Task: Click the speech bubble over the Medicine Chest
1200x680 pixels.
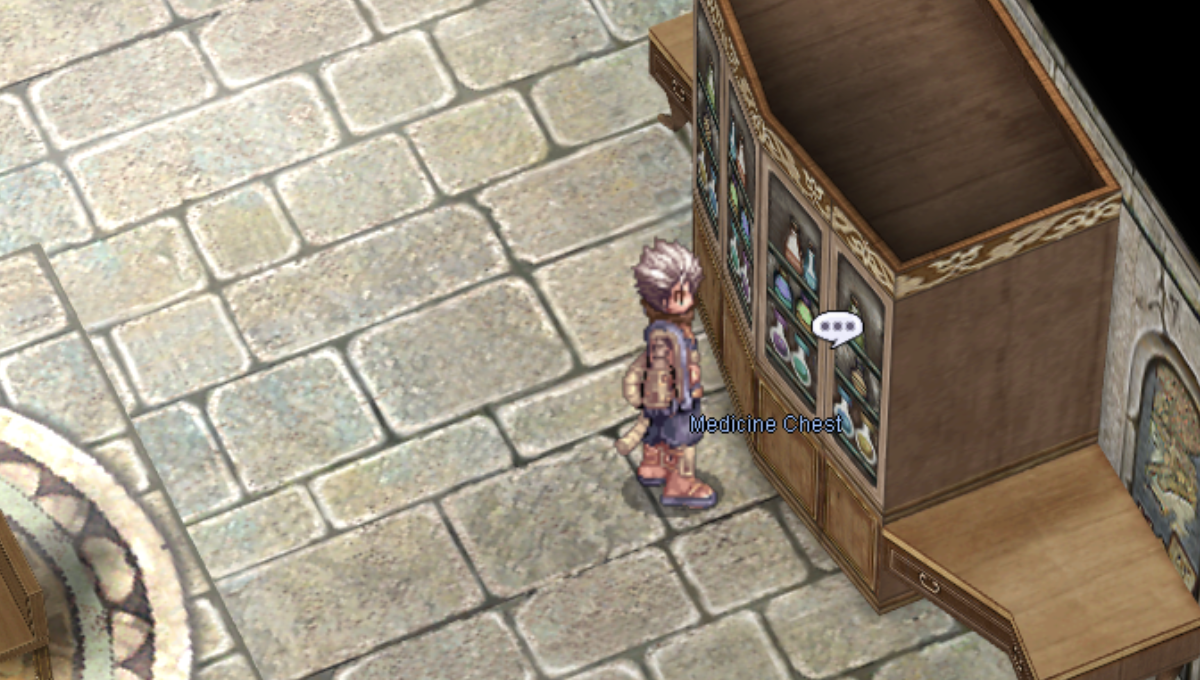Action: coord(837,327)
